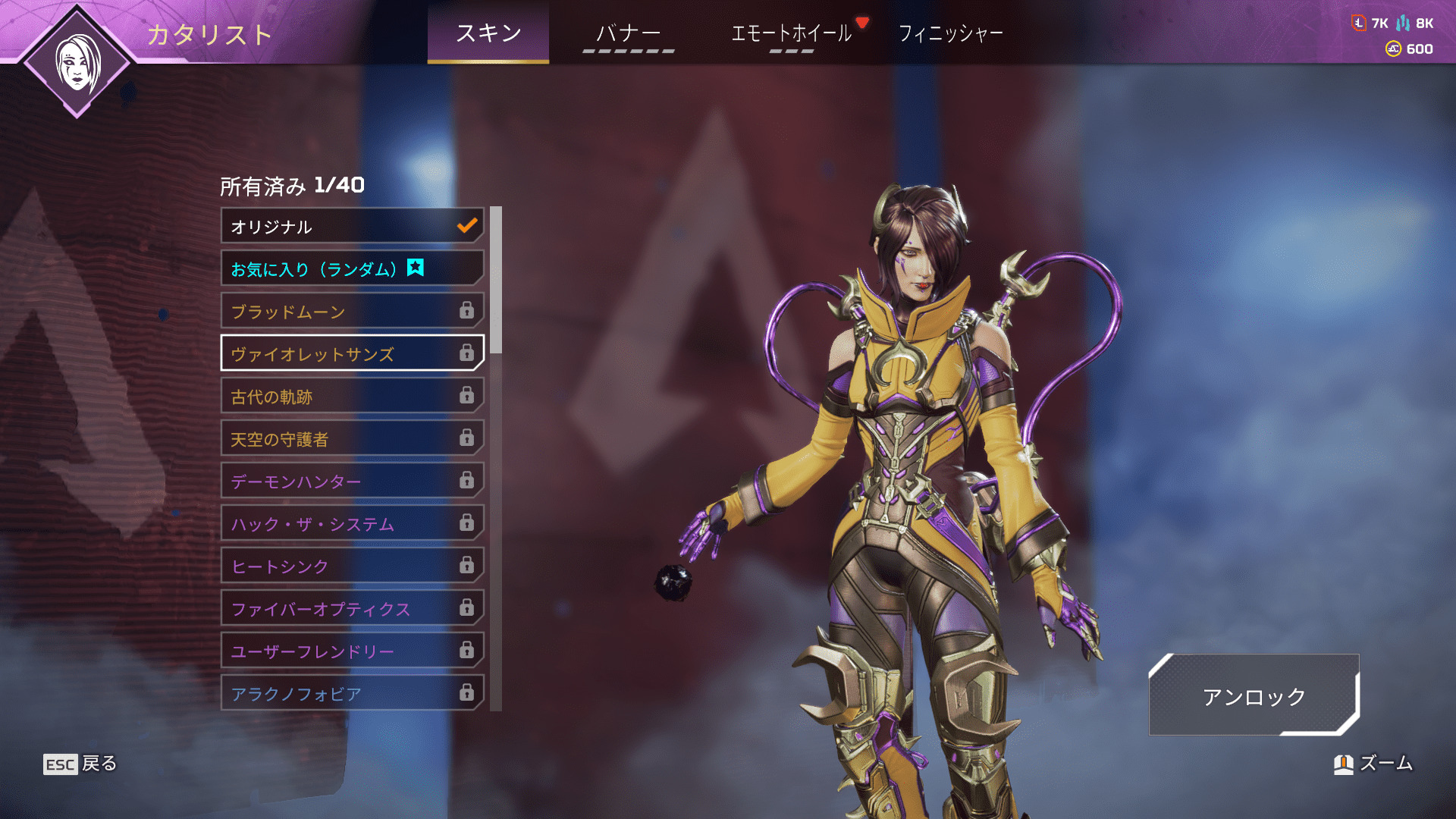This screenshot has height=819, width=1456.
Task: Open the バナー tab
Action: [628, 34]
